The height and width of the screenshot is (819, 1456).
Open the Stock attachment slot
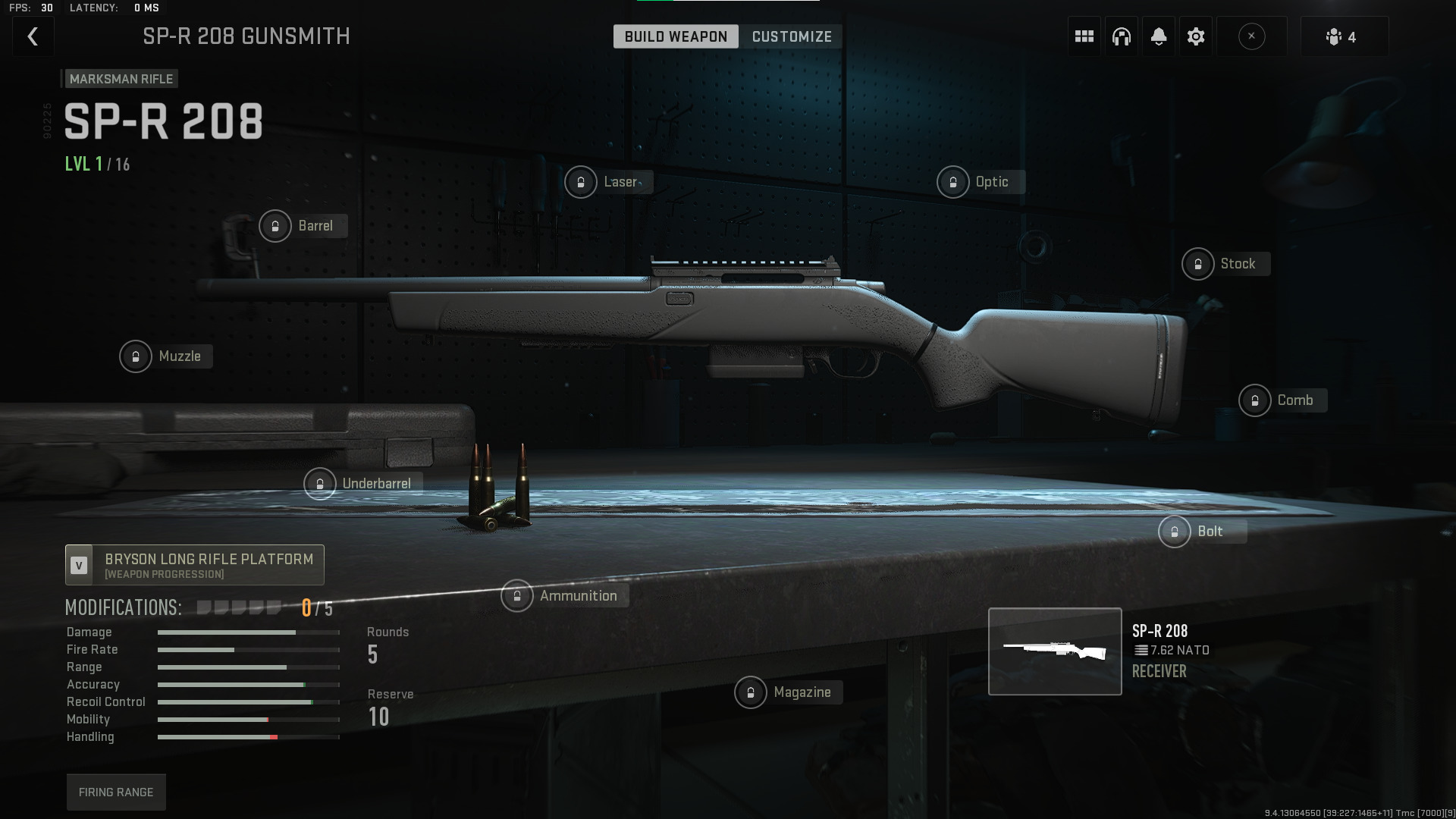pyautogui.click(x=1225, y=264)
